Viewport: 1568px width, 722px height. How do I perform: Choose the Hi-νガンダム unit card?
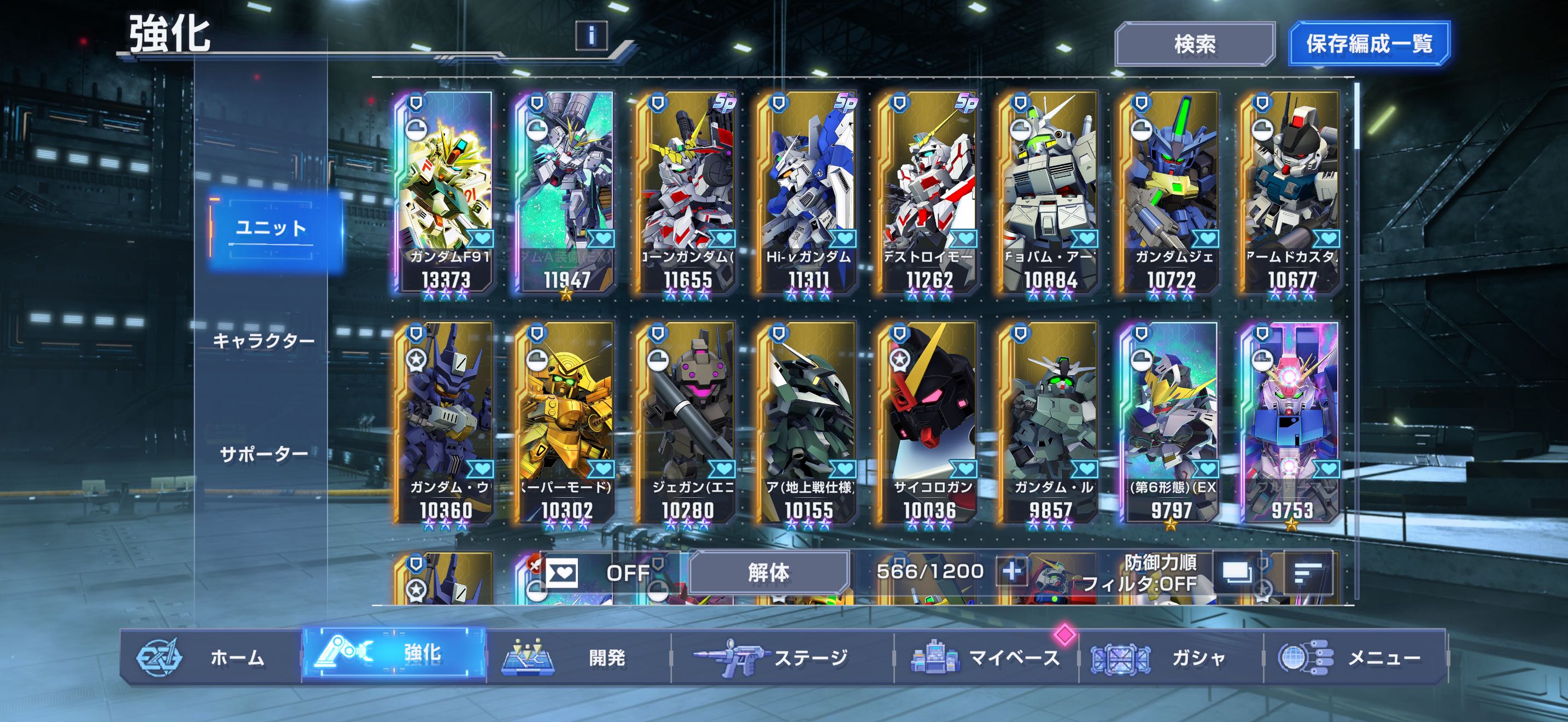click(808, 193)
